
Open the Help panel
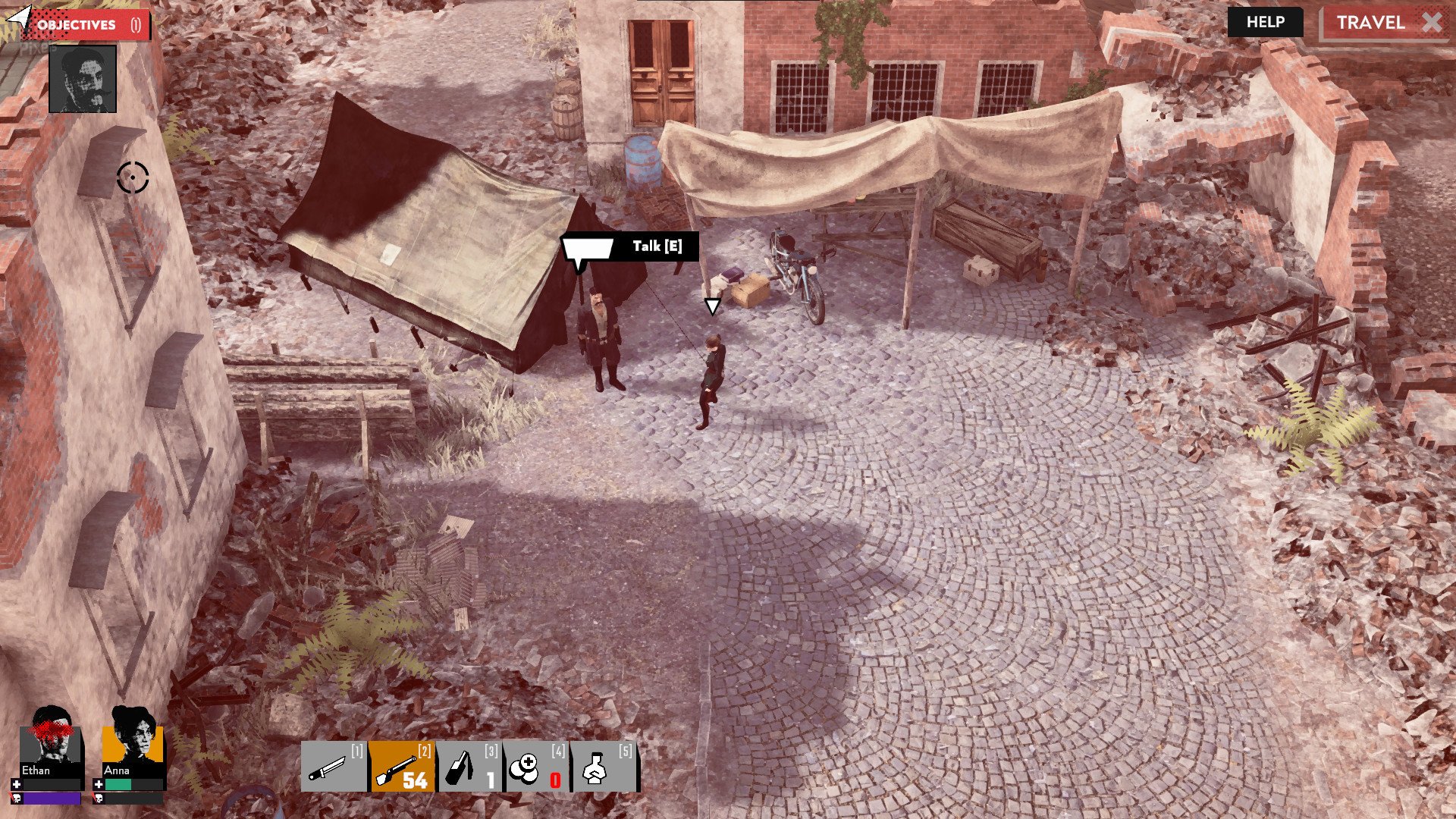coord(1265,22)
